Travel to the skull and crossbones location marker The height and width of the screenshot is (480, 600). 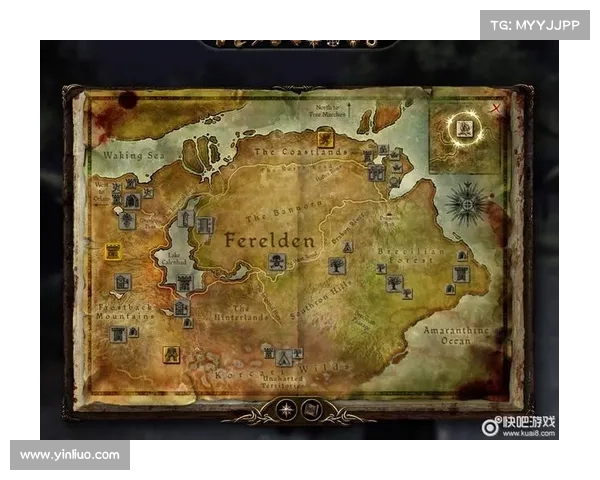click(x=276, y=261)
